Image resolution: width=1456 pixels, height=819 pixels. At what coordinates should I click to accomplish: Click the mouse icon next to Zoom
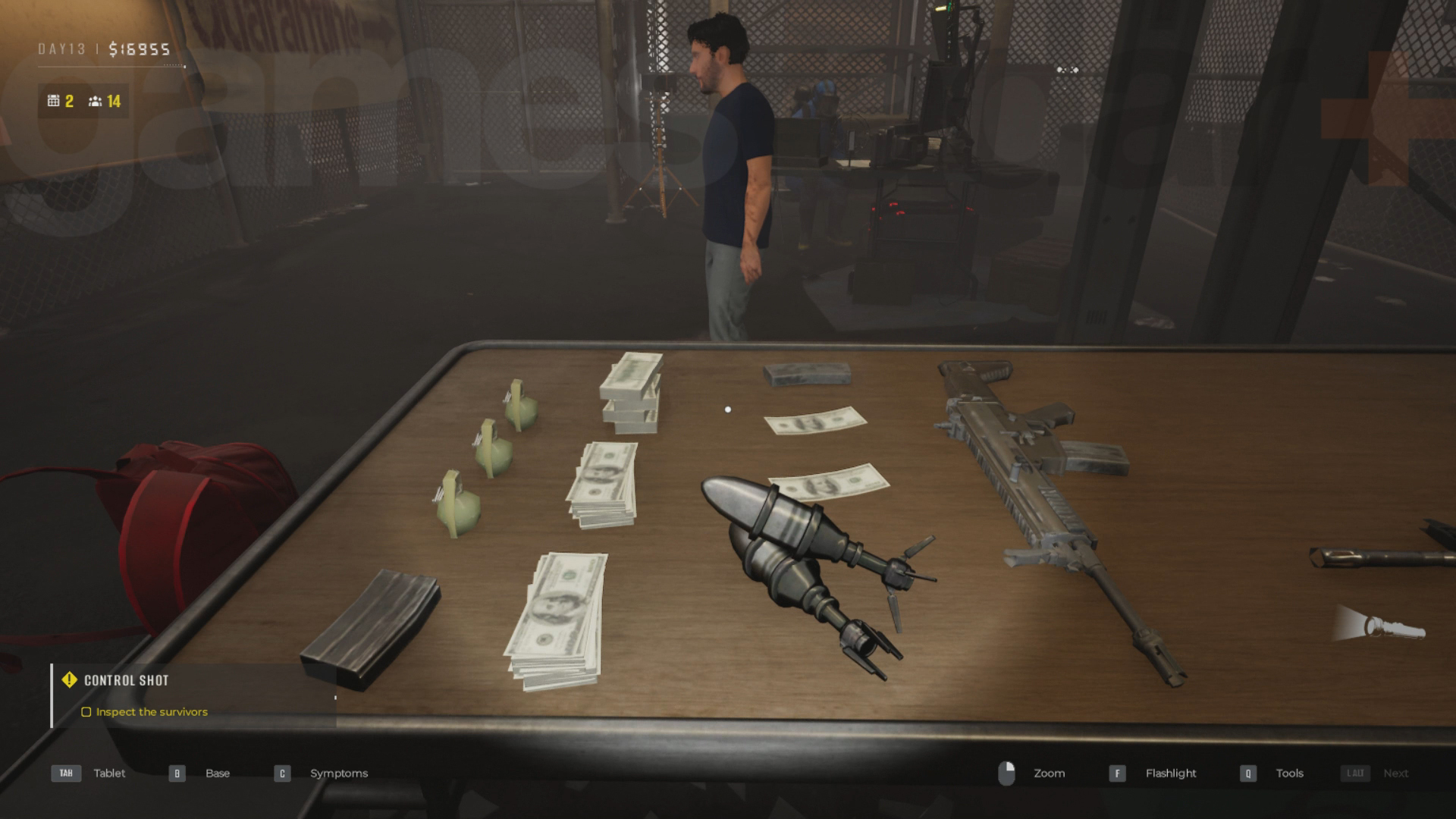[x=1009, y=773]
